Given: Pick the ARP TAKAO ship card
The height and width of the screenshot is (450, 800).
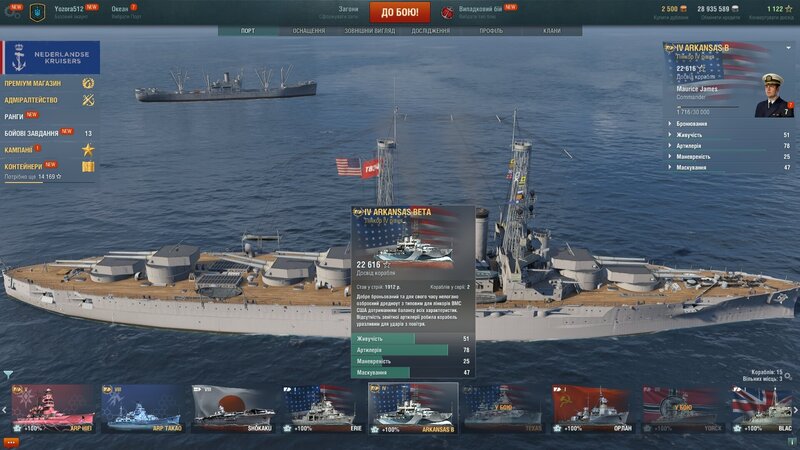Looking at the screenshot, I should tap(143, 409).
